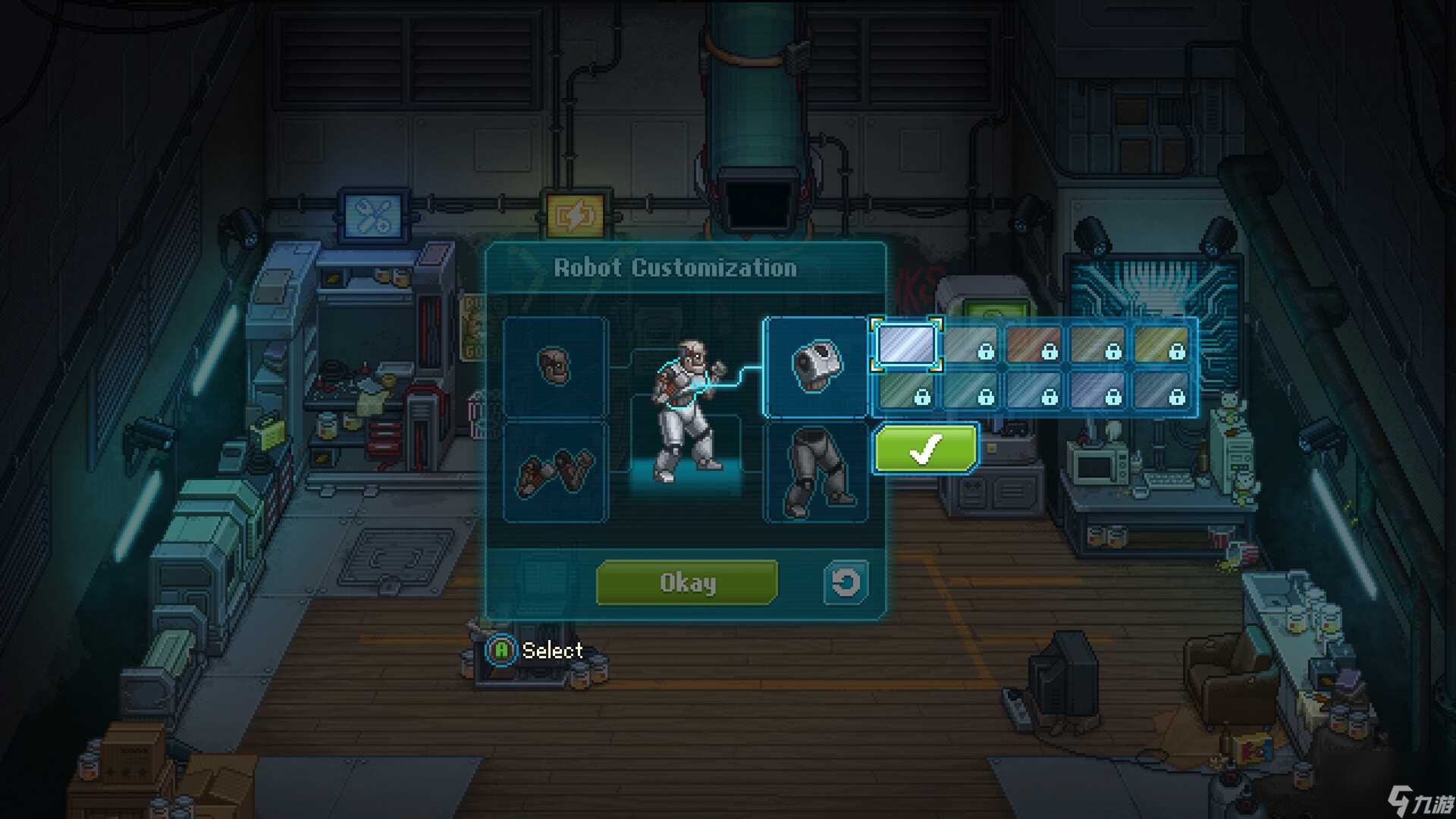Apply color with the green checkmark button
Image resolution: width=1456 pixels, height=819 pixels.
(x=926, y=449)
